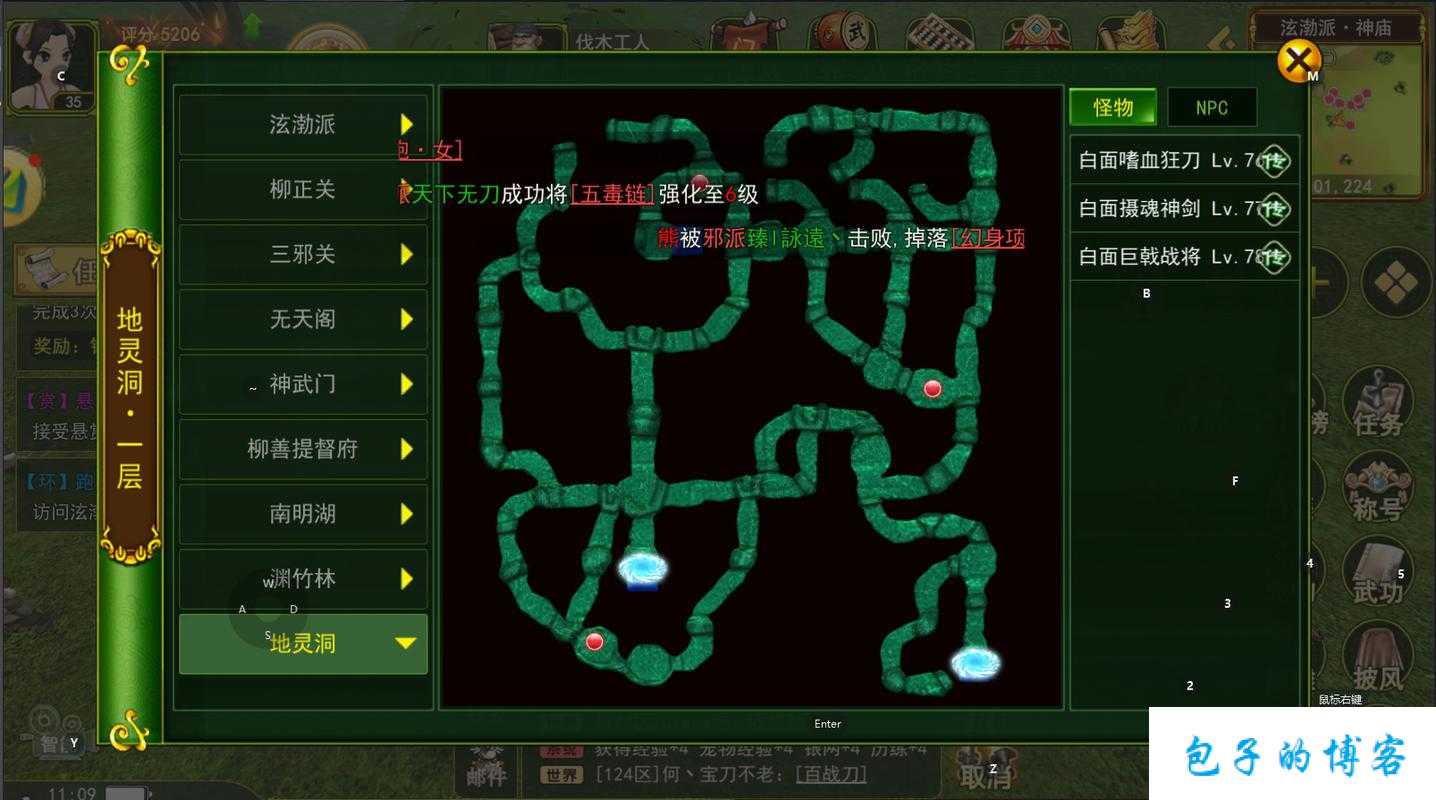Click the golden dragon icon in the top bar
This screenshot has height=800, width=1436.
1130,32
